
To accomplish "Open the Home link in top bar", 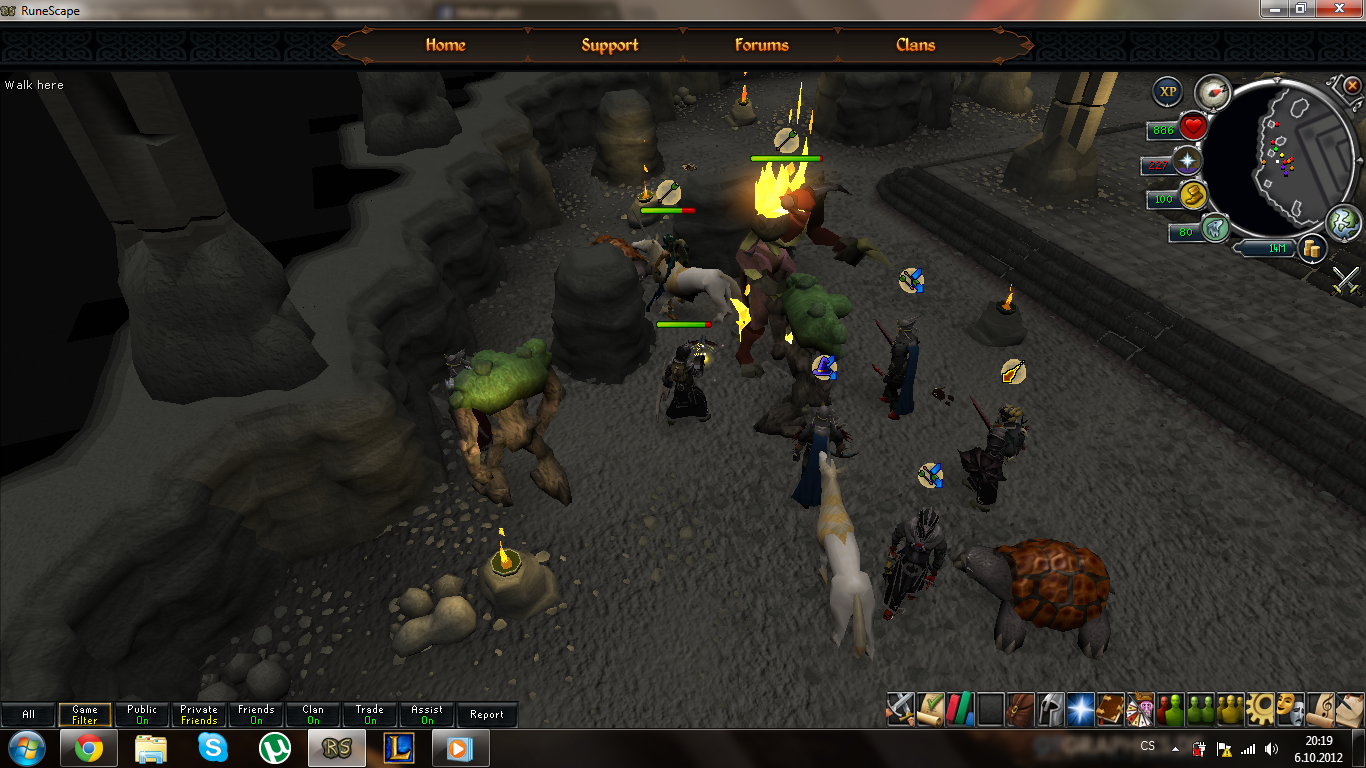I will coord(445,45).
